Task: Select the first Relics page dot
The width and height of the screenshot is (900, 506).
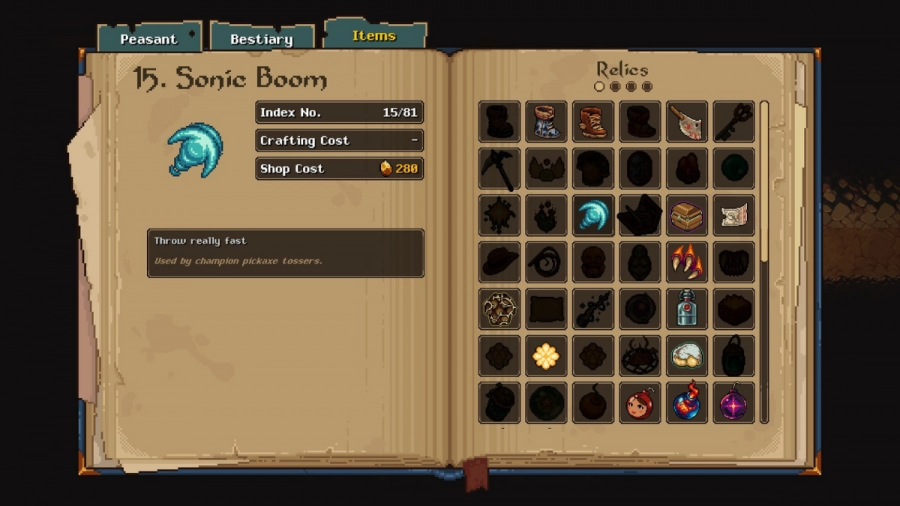Action: [600, 87]
